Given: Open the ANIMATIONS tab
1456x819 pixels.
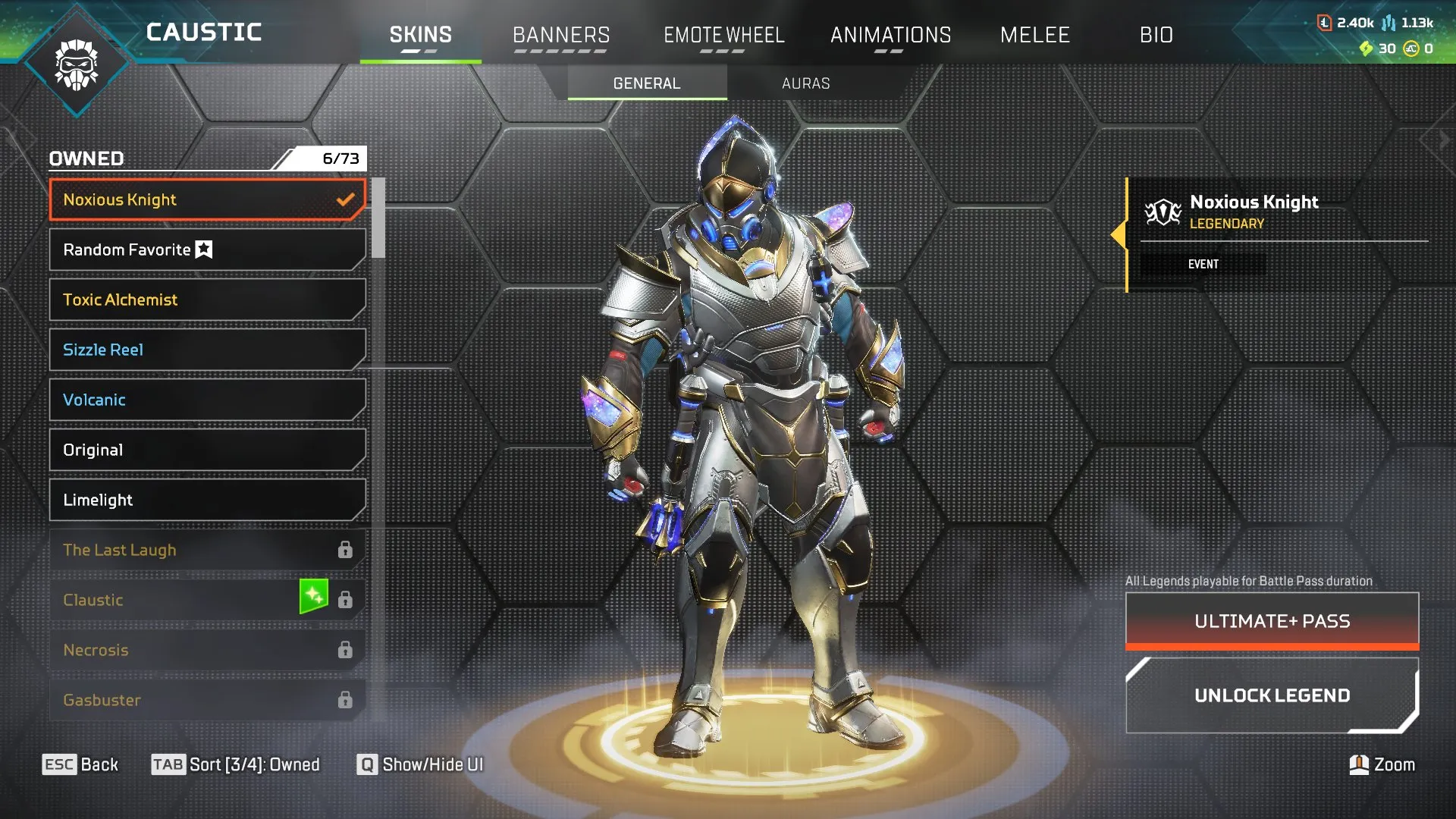Looking at the screenshot, I should point(891,35).
